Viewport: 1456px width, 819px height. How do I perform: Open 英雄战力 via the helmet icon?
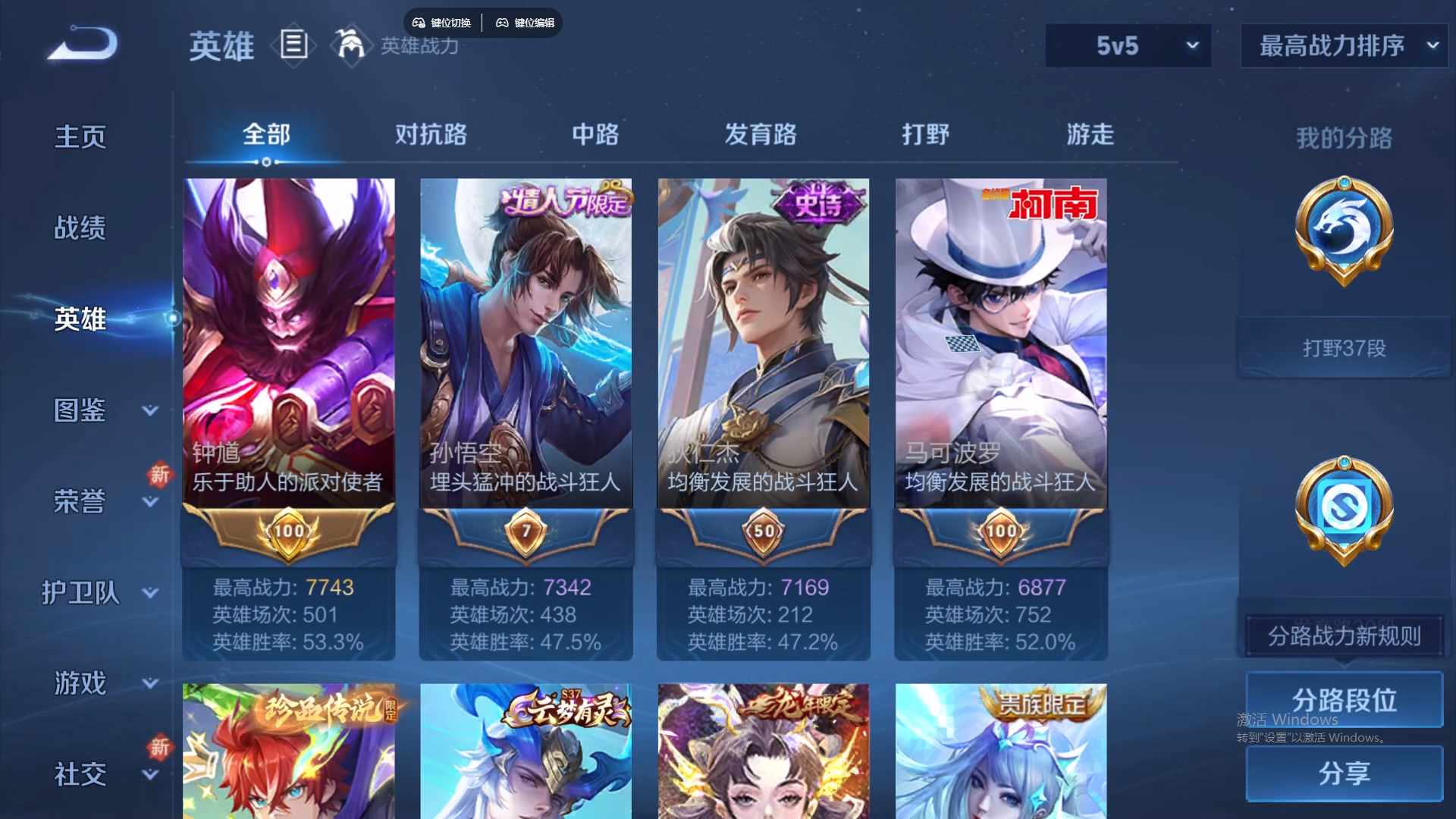350,45
